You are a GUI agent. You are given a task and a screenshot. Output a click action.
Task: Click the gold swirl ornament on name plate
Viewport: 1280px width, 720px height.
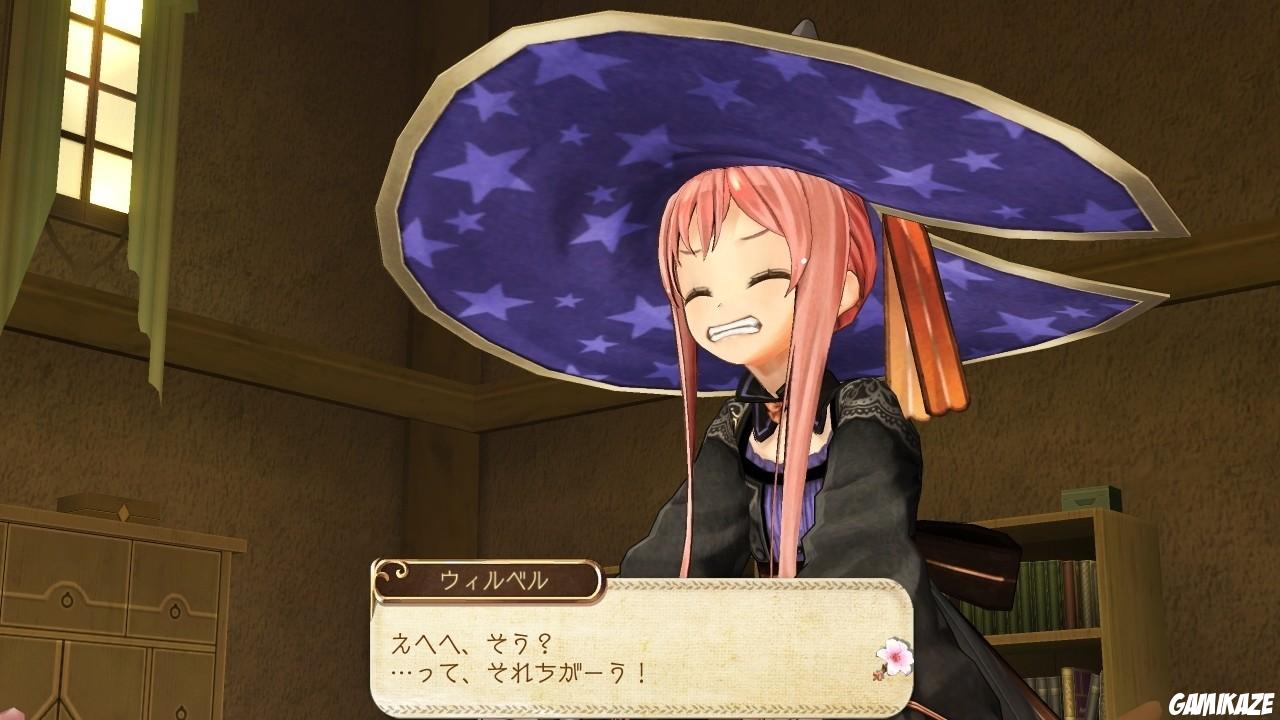click(393, 573)
